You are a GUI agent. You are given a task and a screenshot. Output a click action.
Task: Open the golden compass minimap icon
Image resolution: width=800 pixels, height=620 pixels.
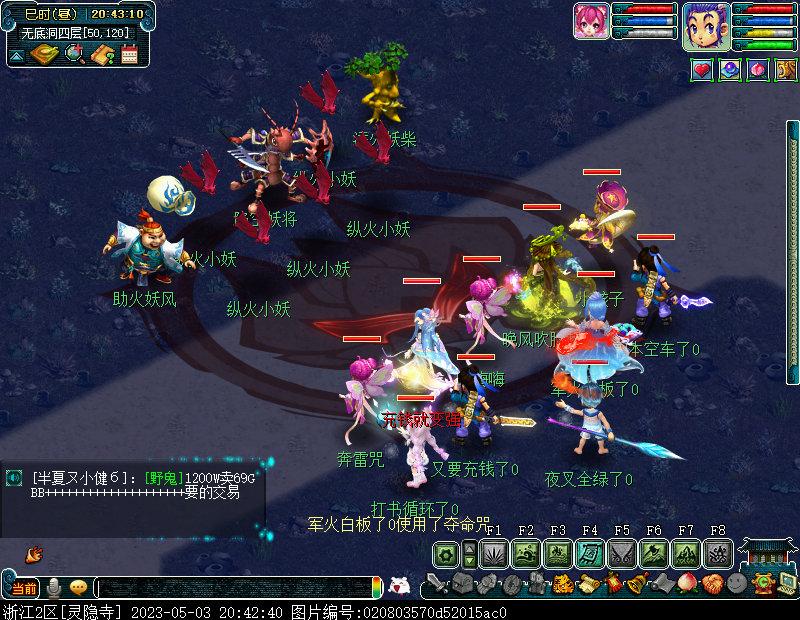[x=44, y=54]
